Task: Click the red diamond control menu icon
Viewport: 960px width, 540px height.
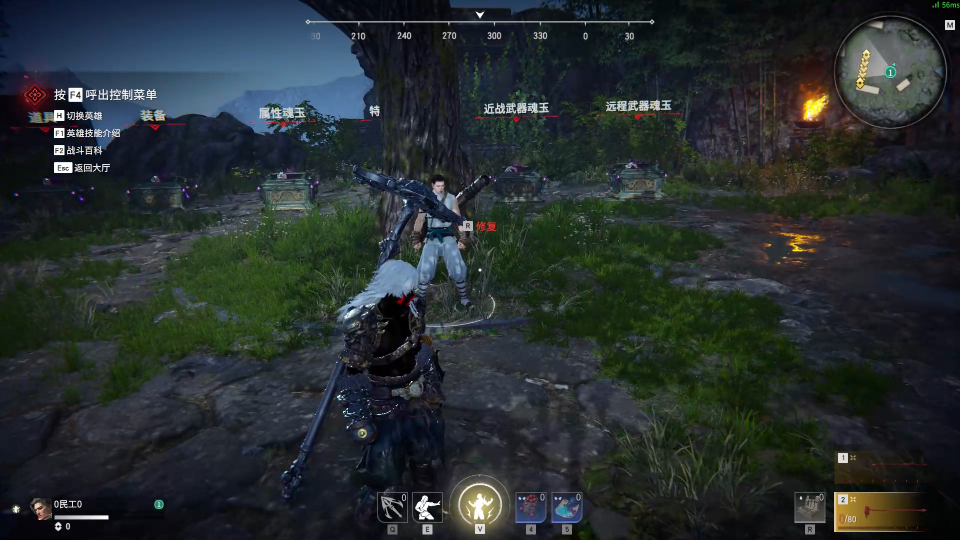Action: [35, 95]
